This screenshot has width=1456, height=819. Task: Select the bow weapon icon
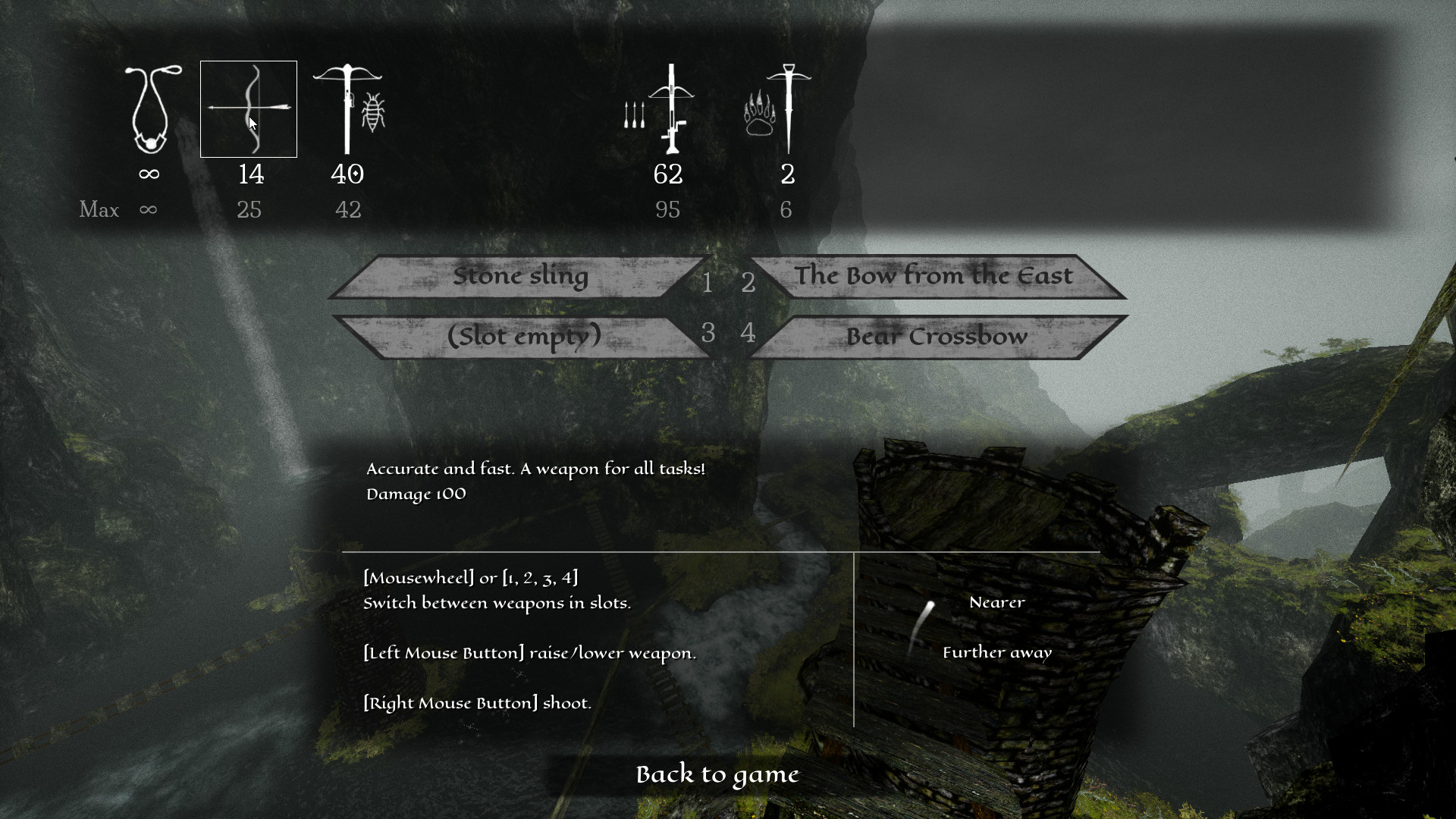(249, 108)
